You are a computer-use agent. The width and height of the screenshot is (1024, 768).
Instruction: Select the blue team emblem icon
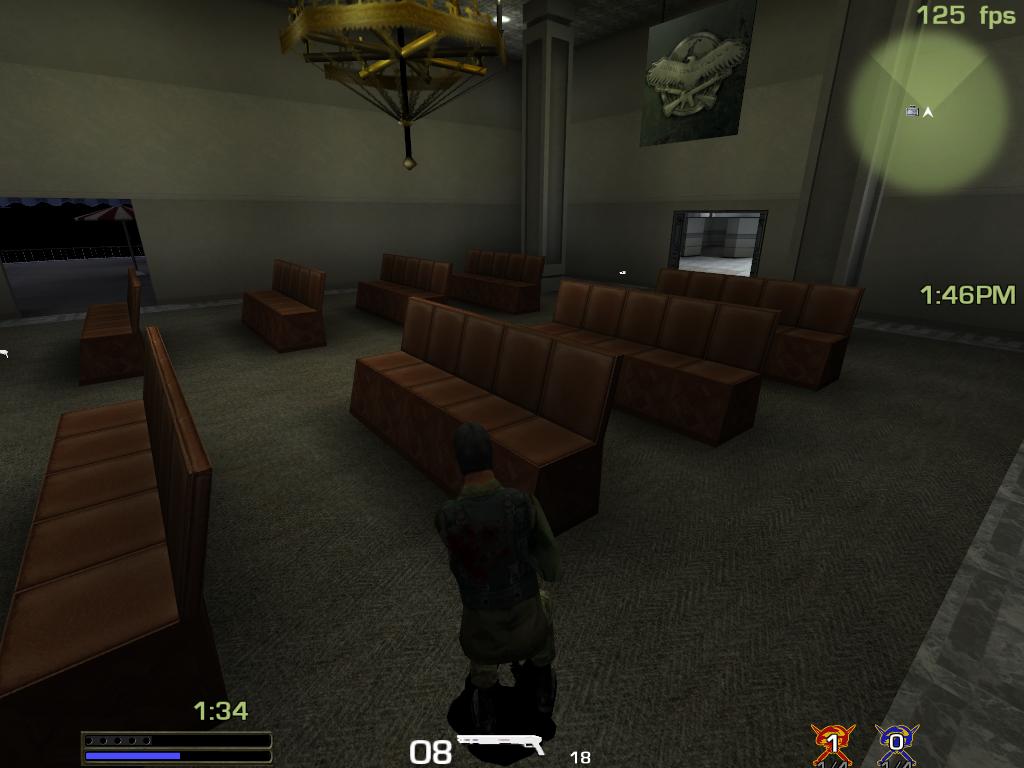[x=896, y=743]
